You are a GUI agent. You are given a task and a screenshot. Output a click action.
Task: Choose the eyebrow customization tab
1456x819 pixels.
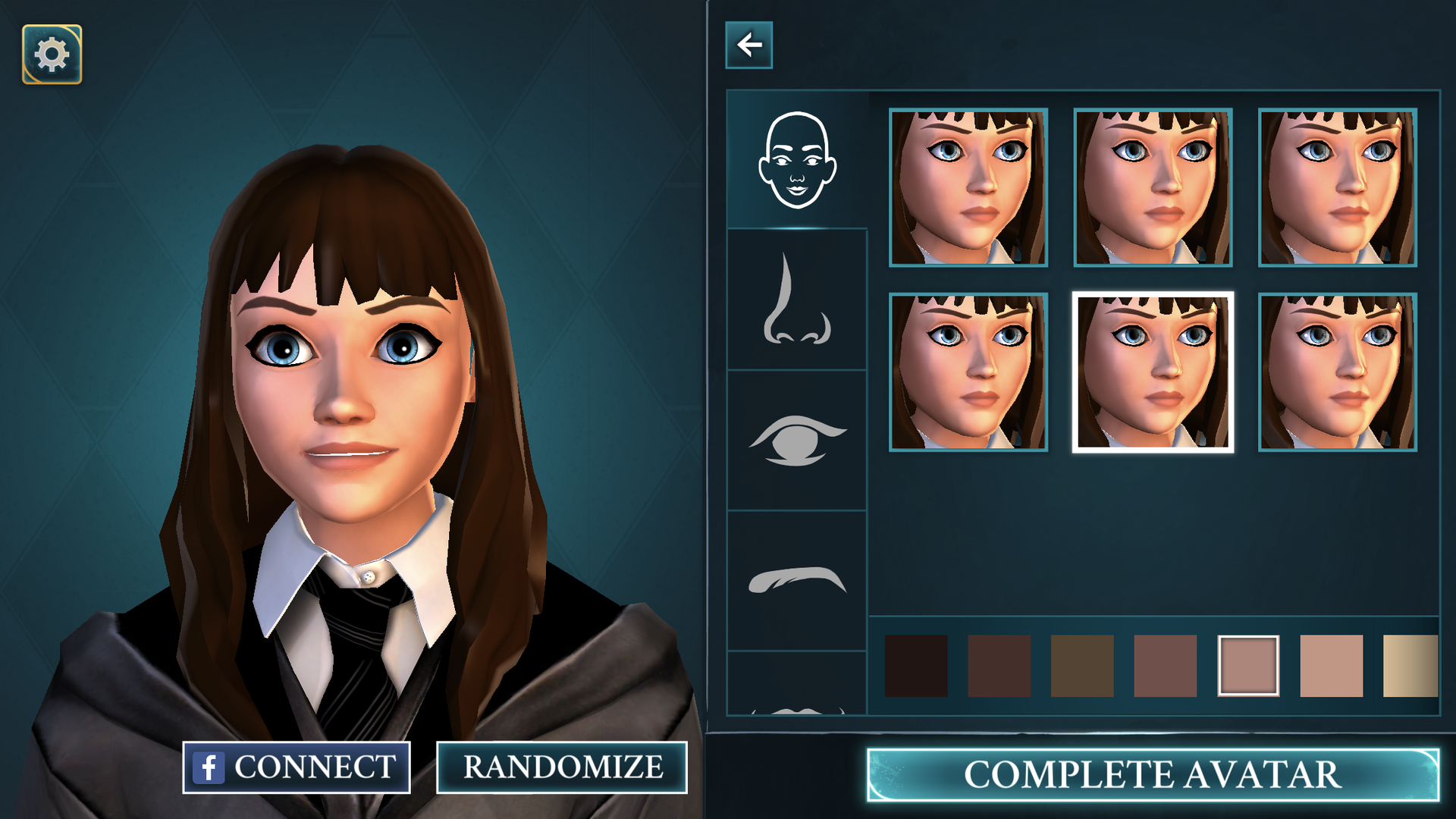[x=797, y=581]
